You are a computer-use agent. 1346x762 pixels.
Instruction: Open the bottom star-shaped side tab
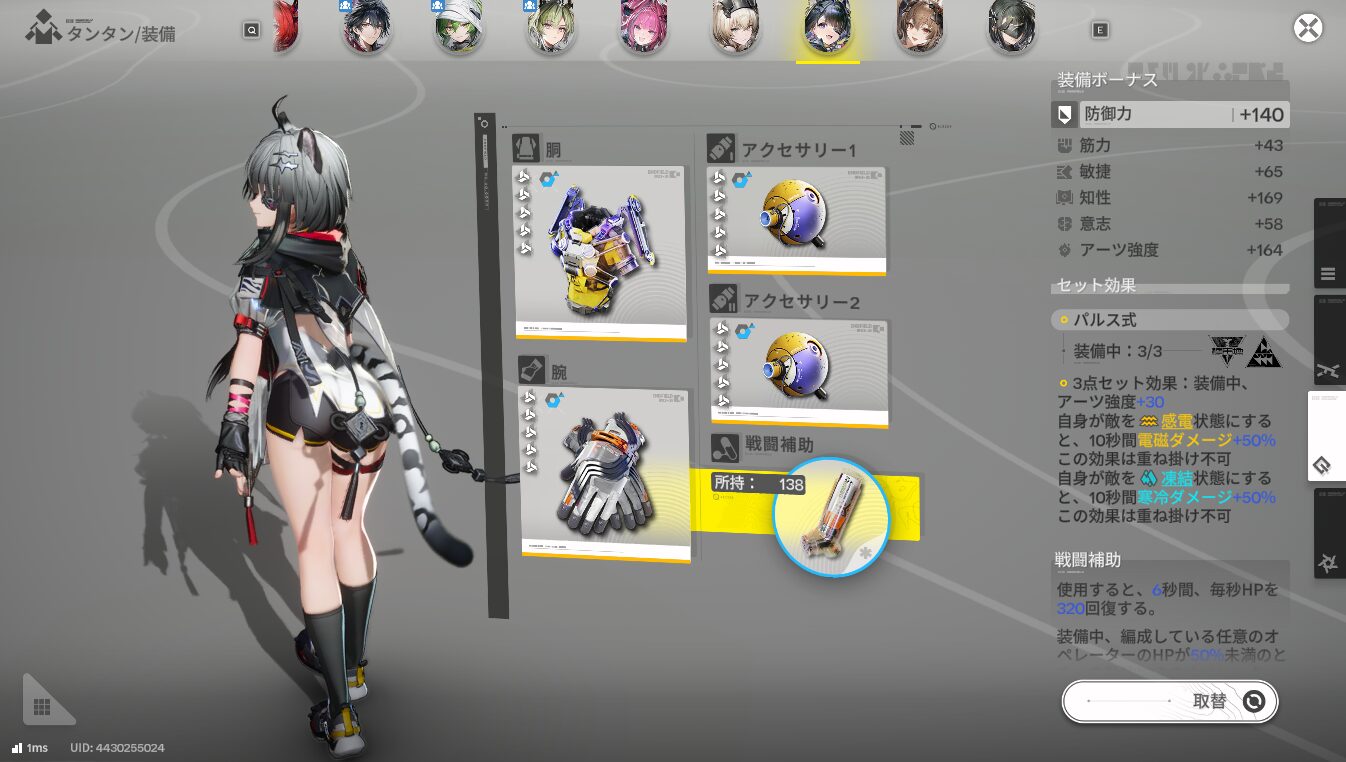(1328, 563)
